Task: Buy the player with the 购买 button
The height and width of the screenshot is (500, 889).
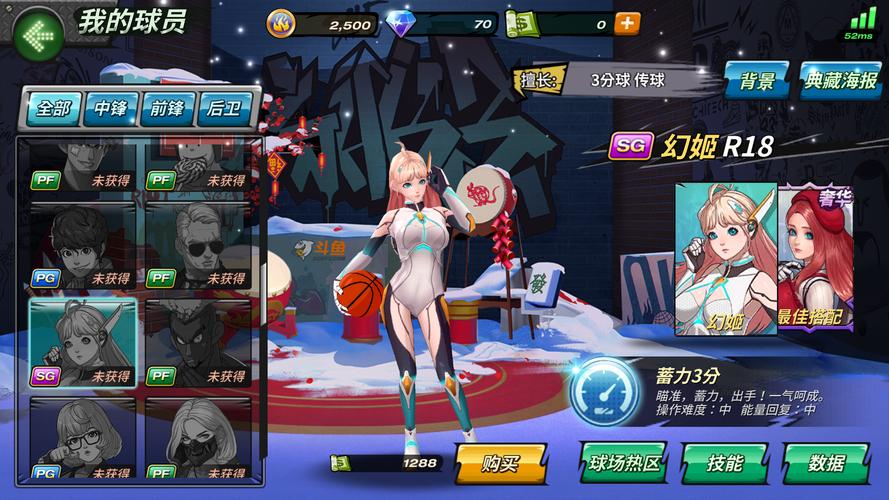Action: (500, 464)
